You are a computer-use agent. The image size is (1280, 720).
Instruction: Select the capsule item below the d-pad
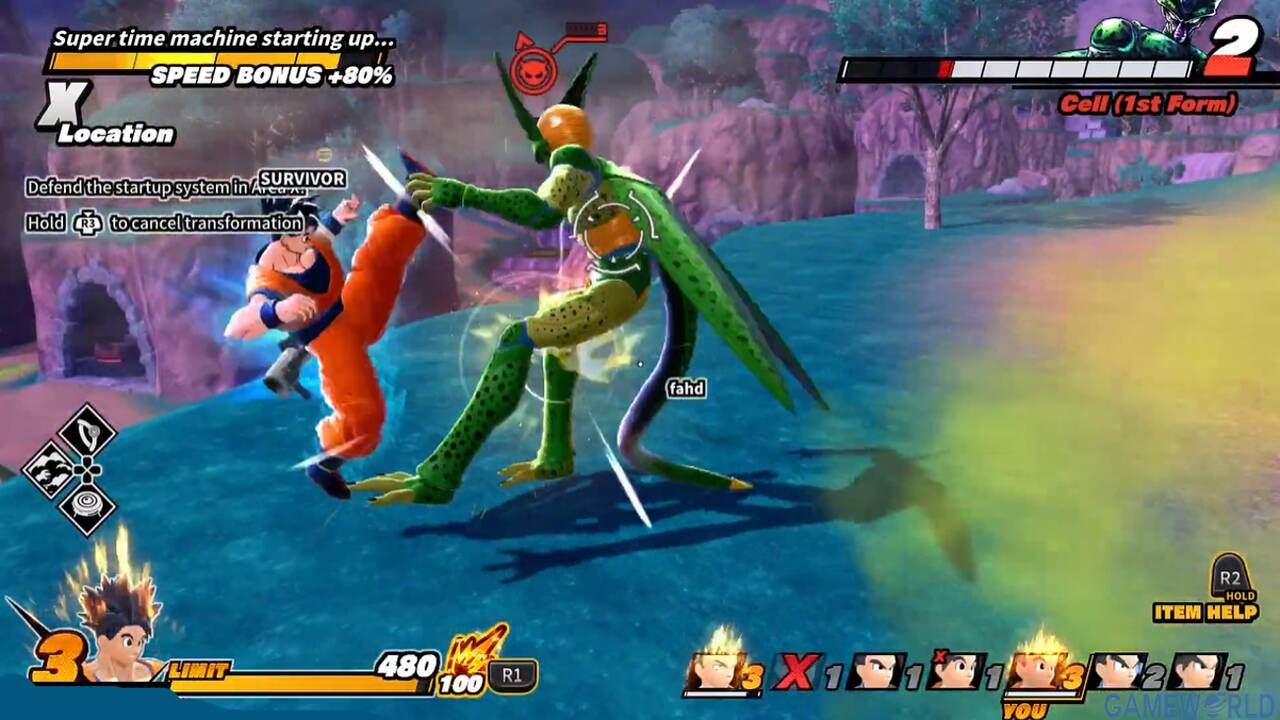[86, 504]
